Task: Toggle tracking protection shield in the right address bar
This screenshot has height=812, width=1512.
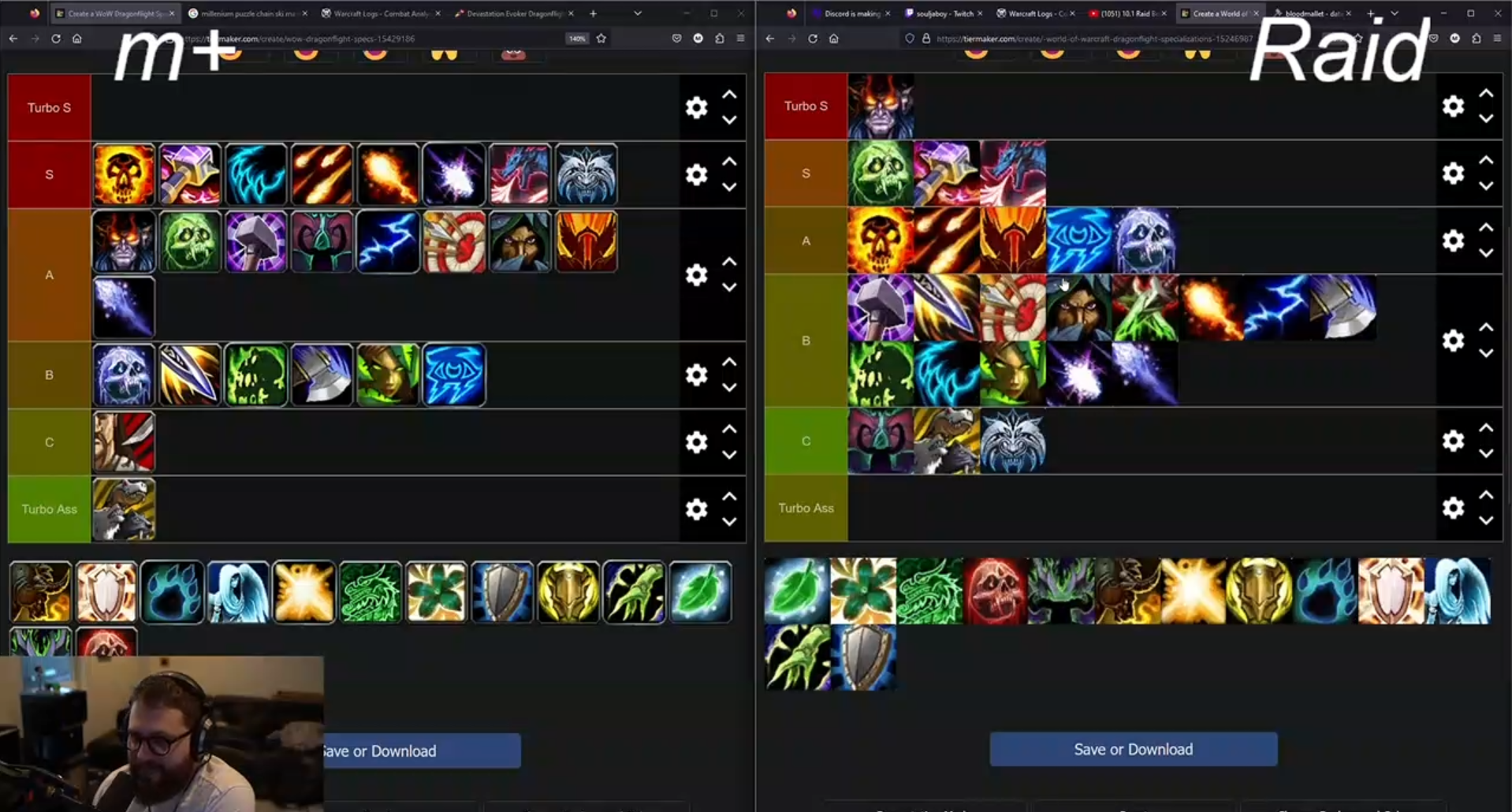Action: click(909, 38)
